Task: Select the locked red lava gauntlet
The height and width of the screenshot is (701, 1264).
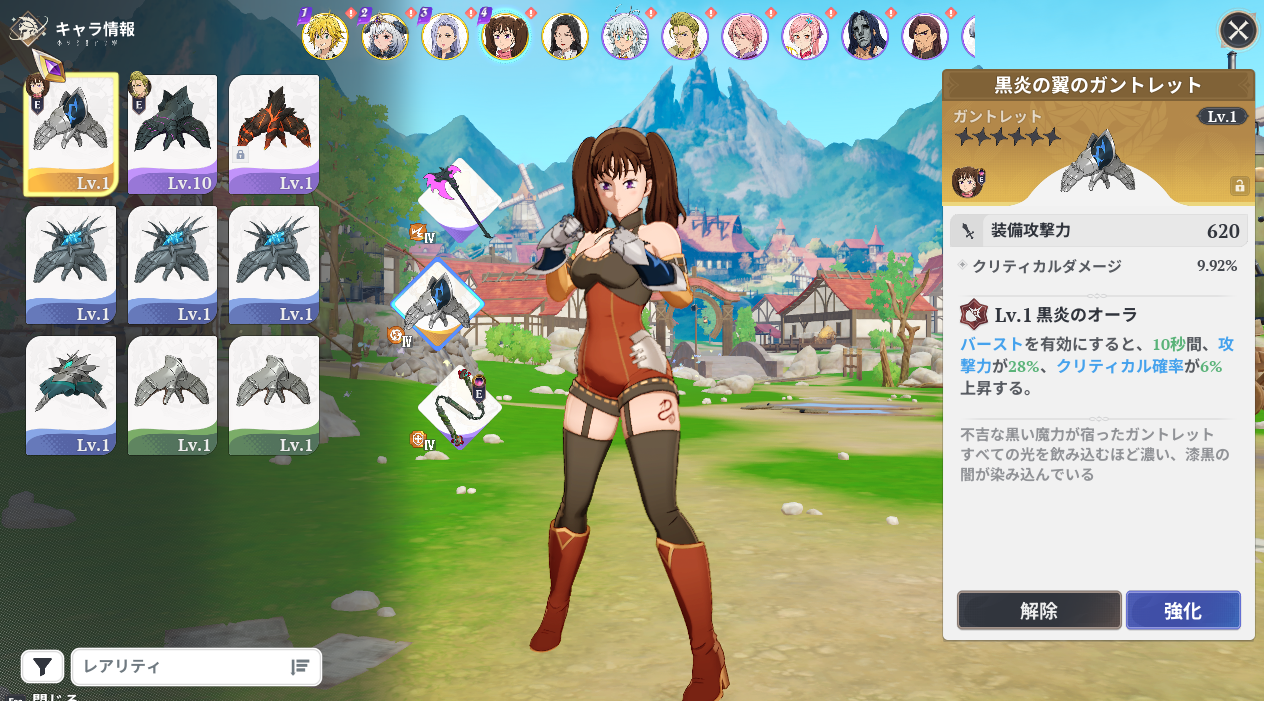Action: [274, 134]
